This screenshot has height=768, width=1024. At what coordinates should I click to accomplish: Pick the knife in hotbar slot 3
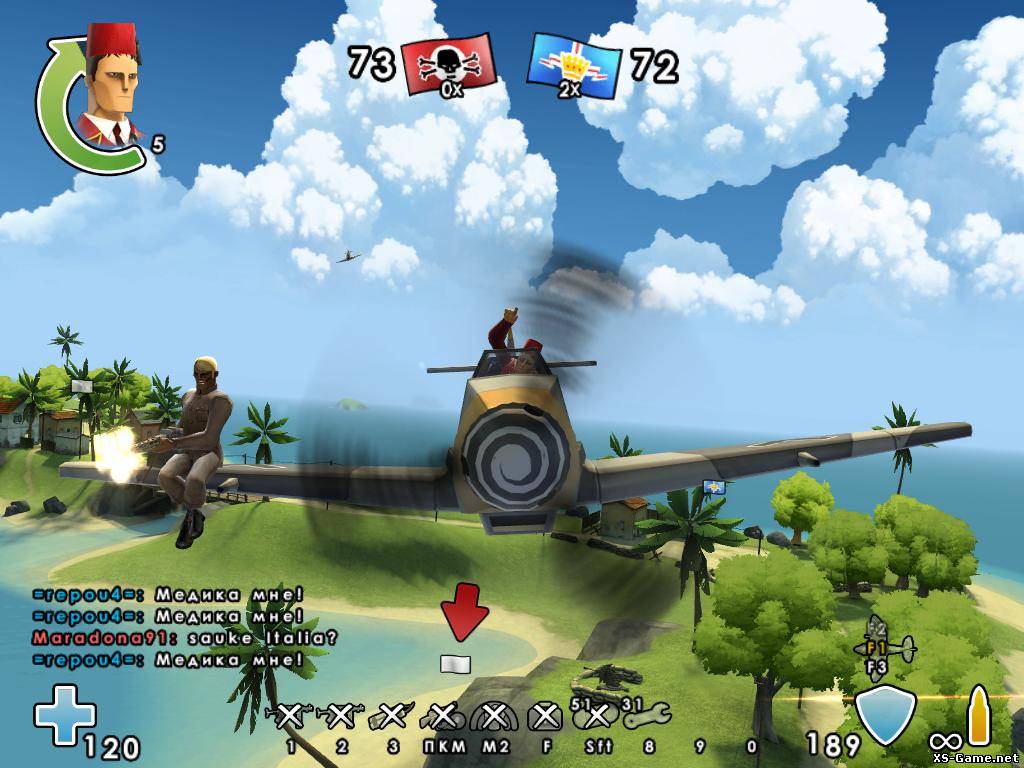pos(392,716)
